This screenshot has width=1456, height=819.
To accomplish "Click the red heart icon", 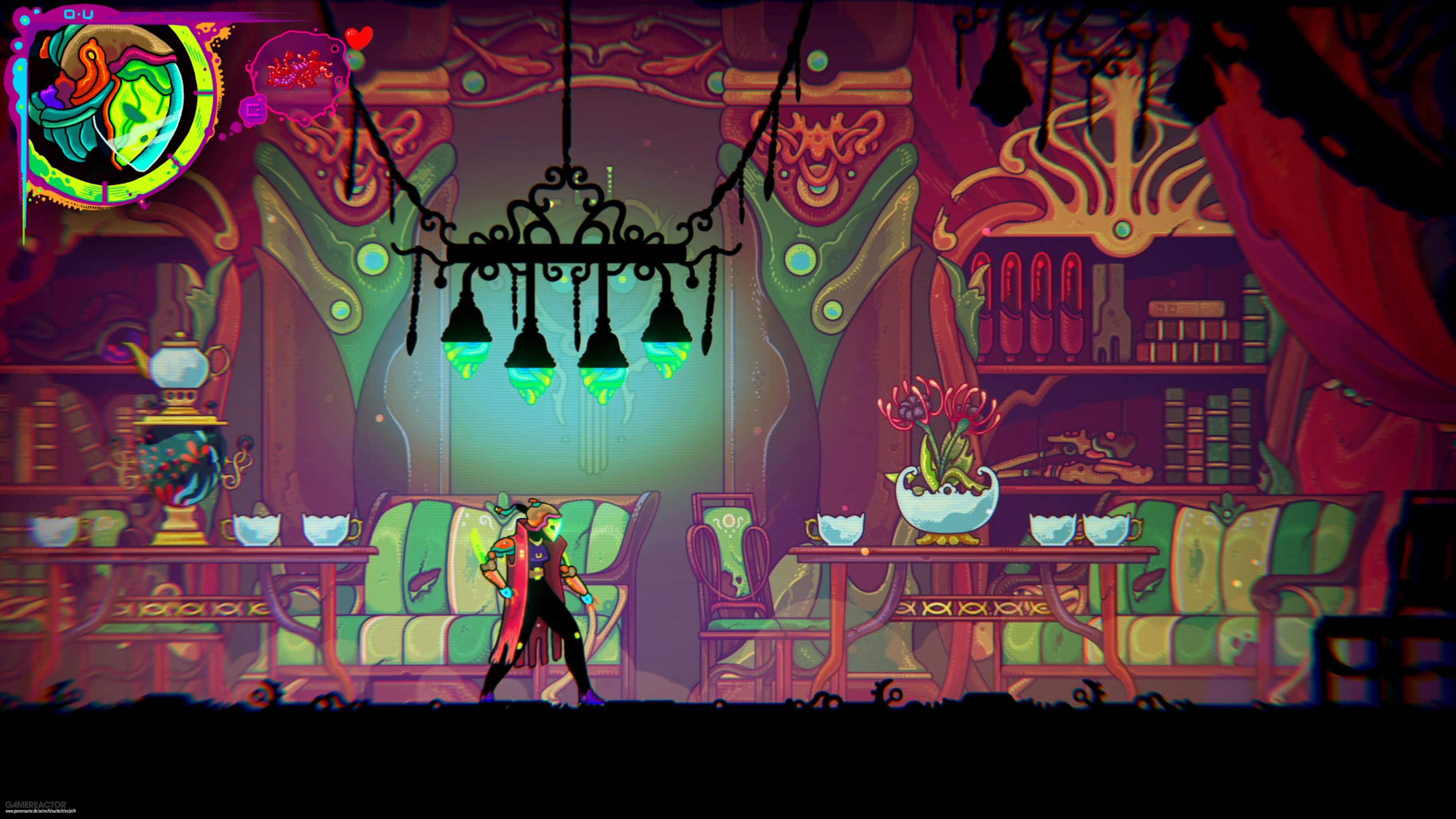I will [359, 37].
